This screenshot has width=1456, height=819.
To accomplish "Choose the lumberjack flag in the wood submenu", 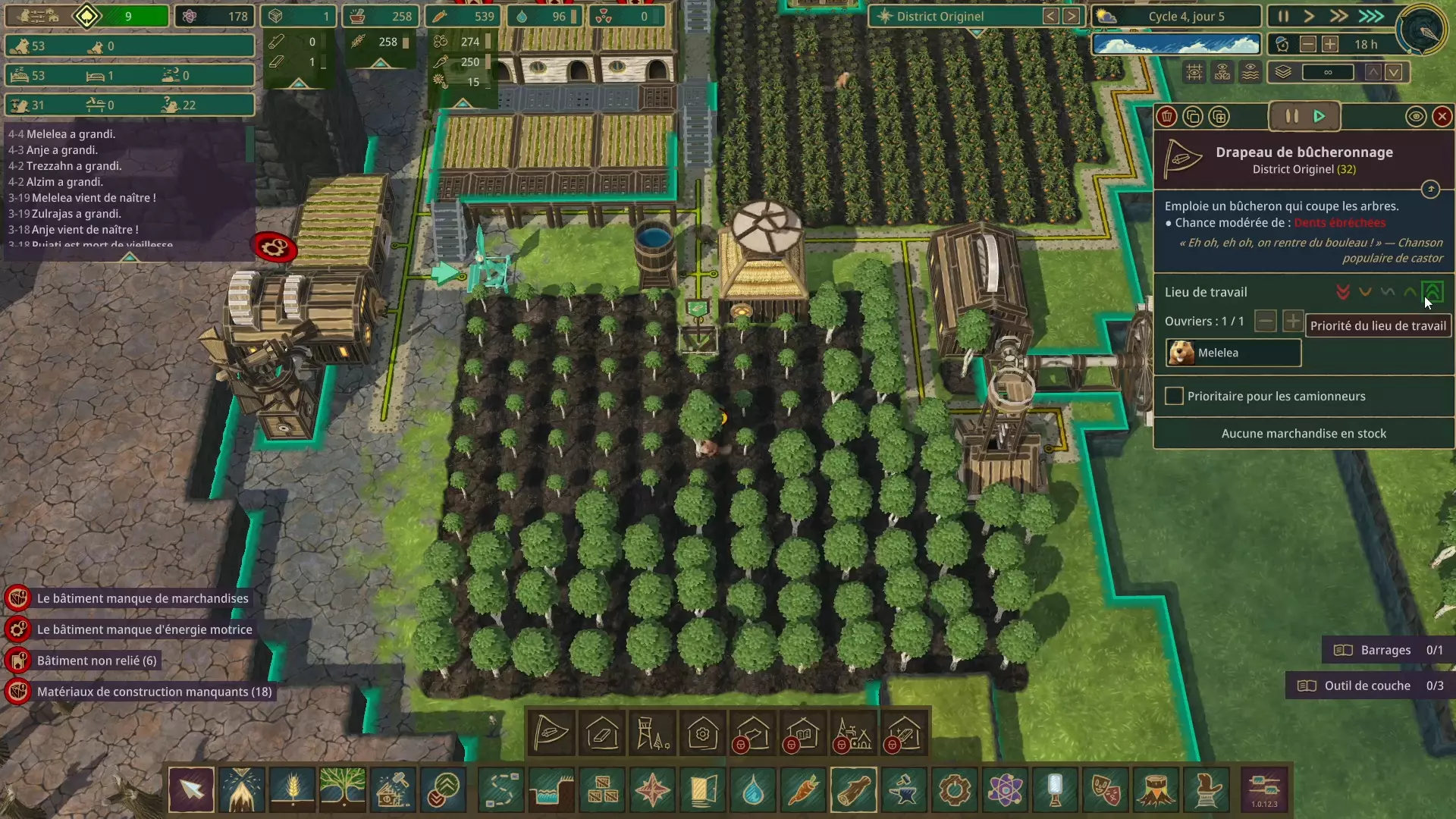I will coord(551,734).
